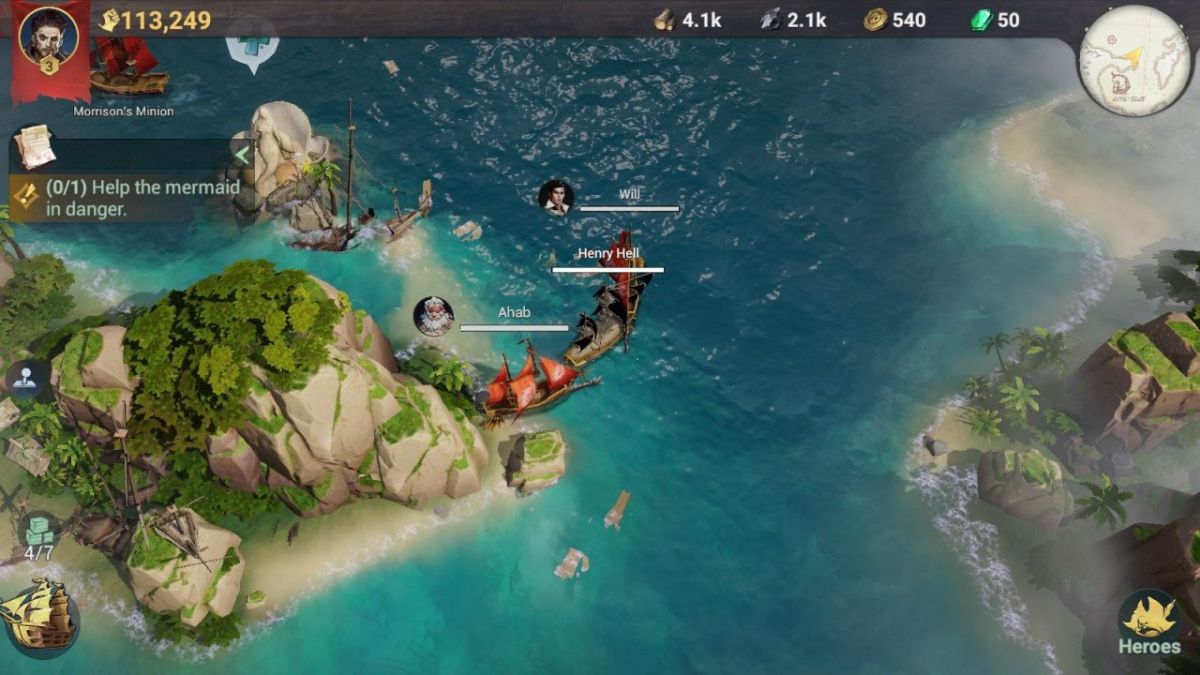Tap the green gems currency counter
Viewport: 1200px width, 675px height.
click(994, 20)
